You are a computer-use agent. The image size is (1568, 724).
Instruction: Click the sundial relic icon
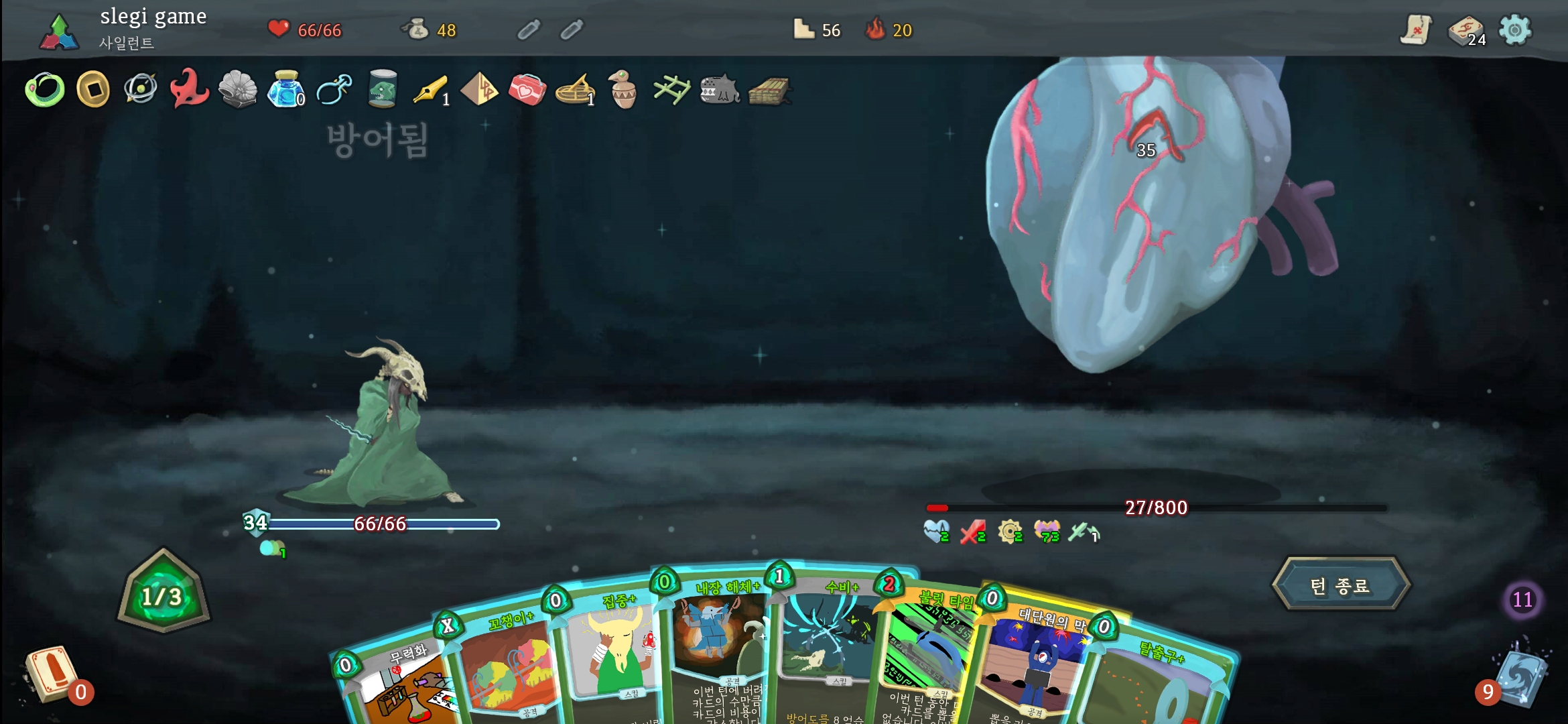tap(575, 90)
